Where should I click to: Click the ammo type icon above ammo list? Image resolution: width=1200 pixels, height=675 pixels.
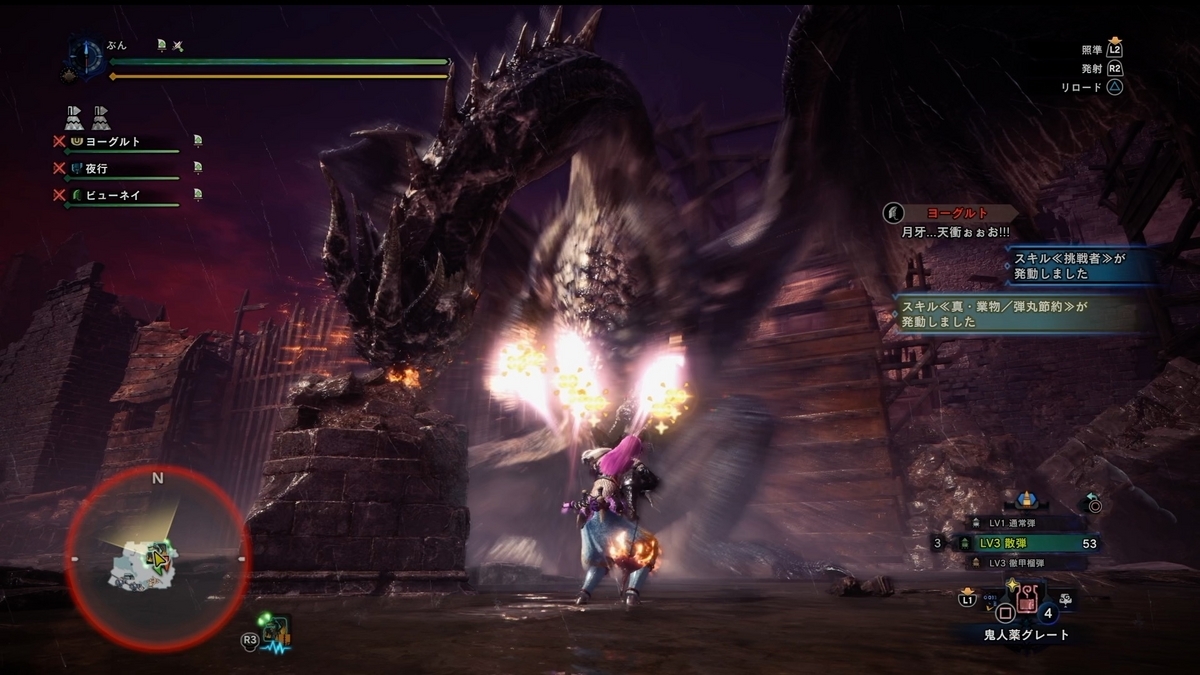pyautogui.click(x=1025, y=499)
